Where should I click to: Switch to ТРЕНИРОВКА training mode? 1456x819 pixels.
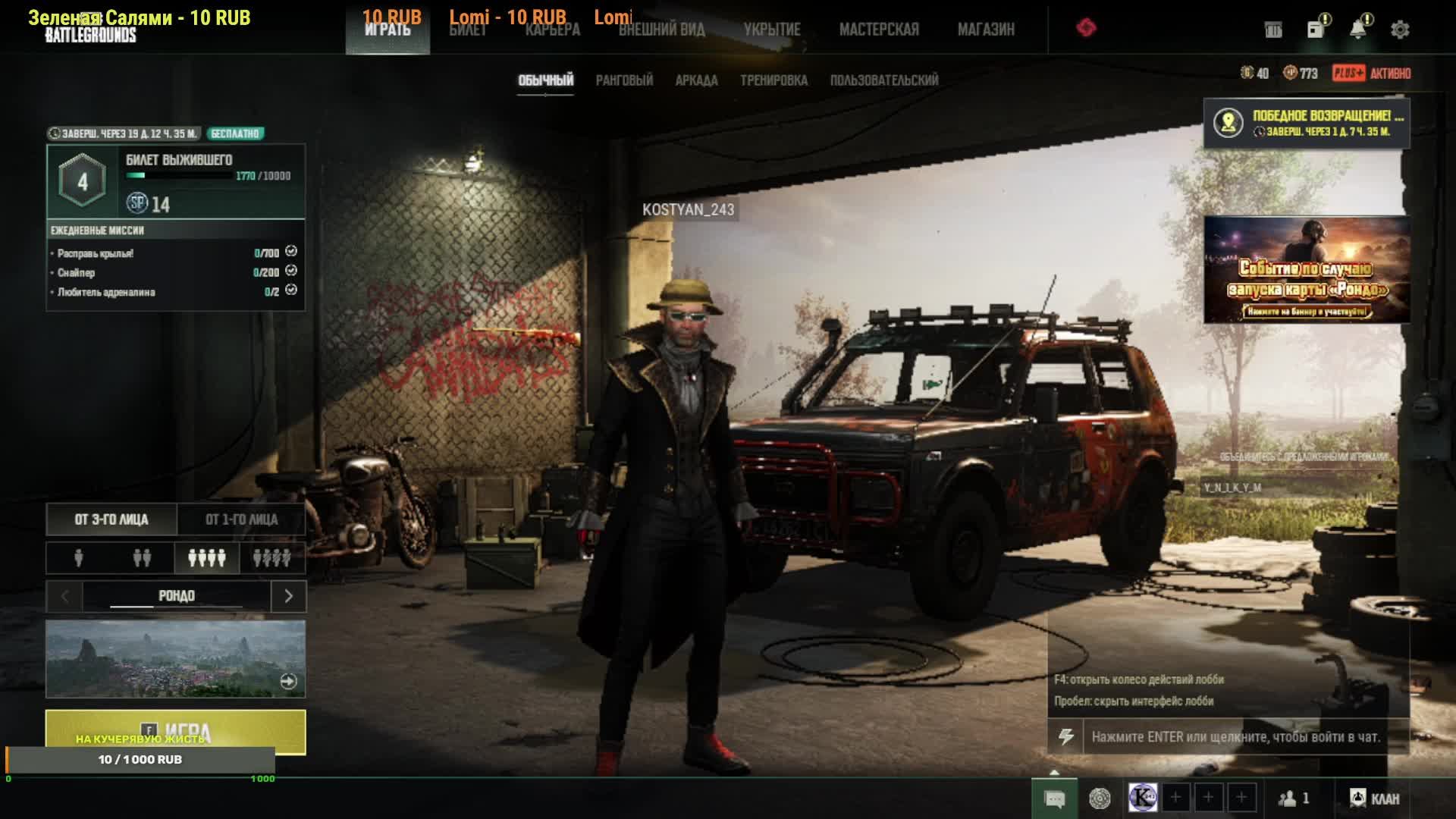click(x=773, y=80)
